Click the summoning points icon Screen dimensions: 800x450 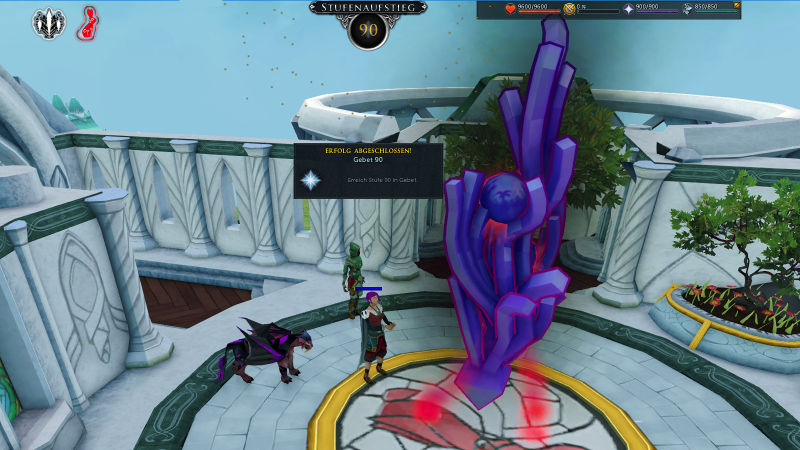(688, 9)
